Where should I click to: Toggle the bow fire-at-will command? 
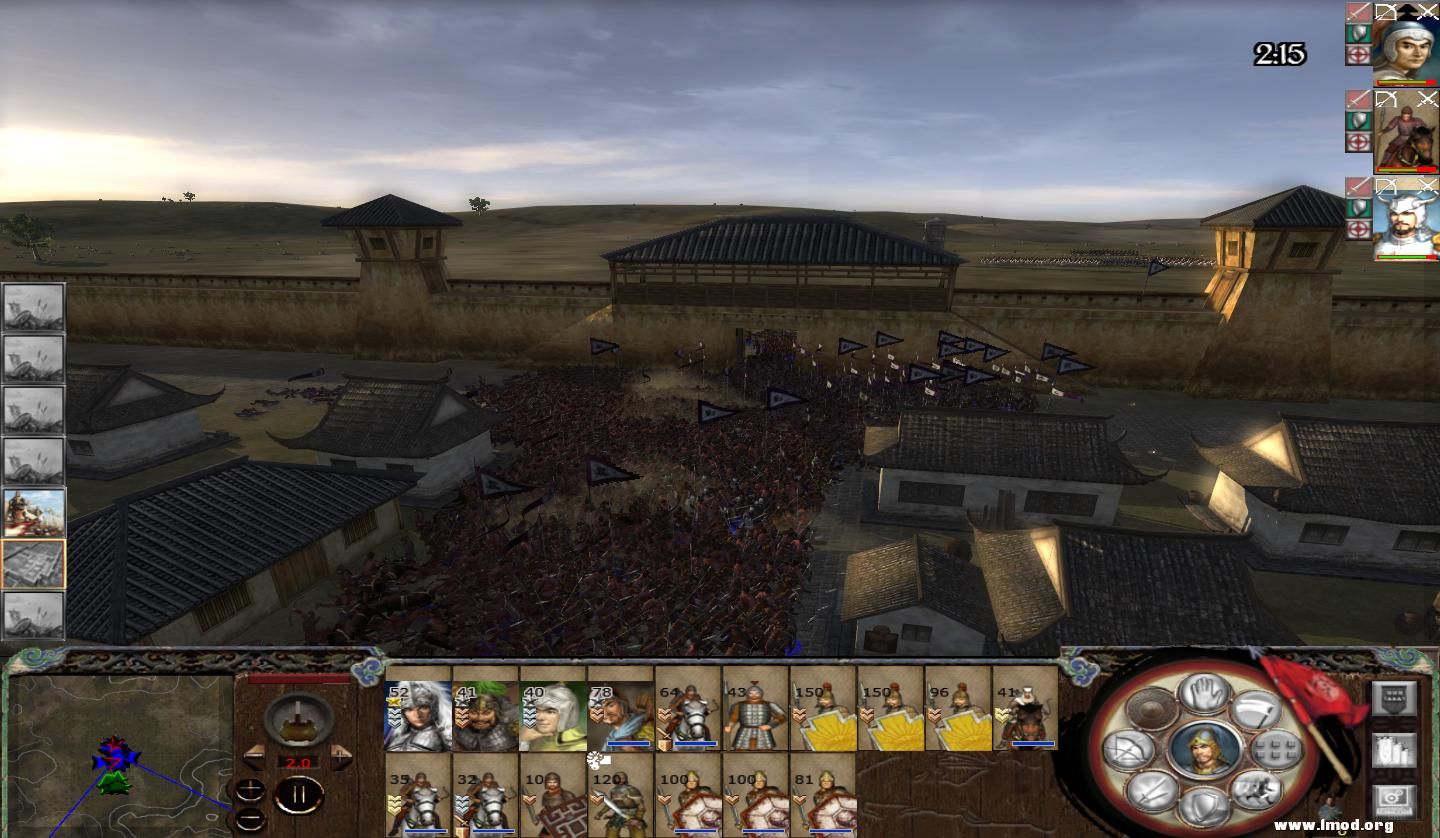click(1128, 750)
